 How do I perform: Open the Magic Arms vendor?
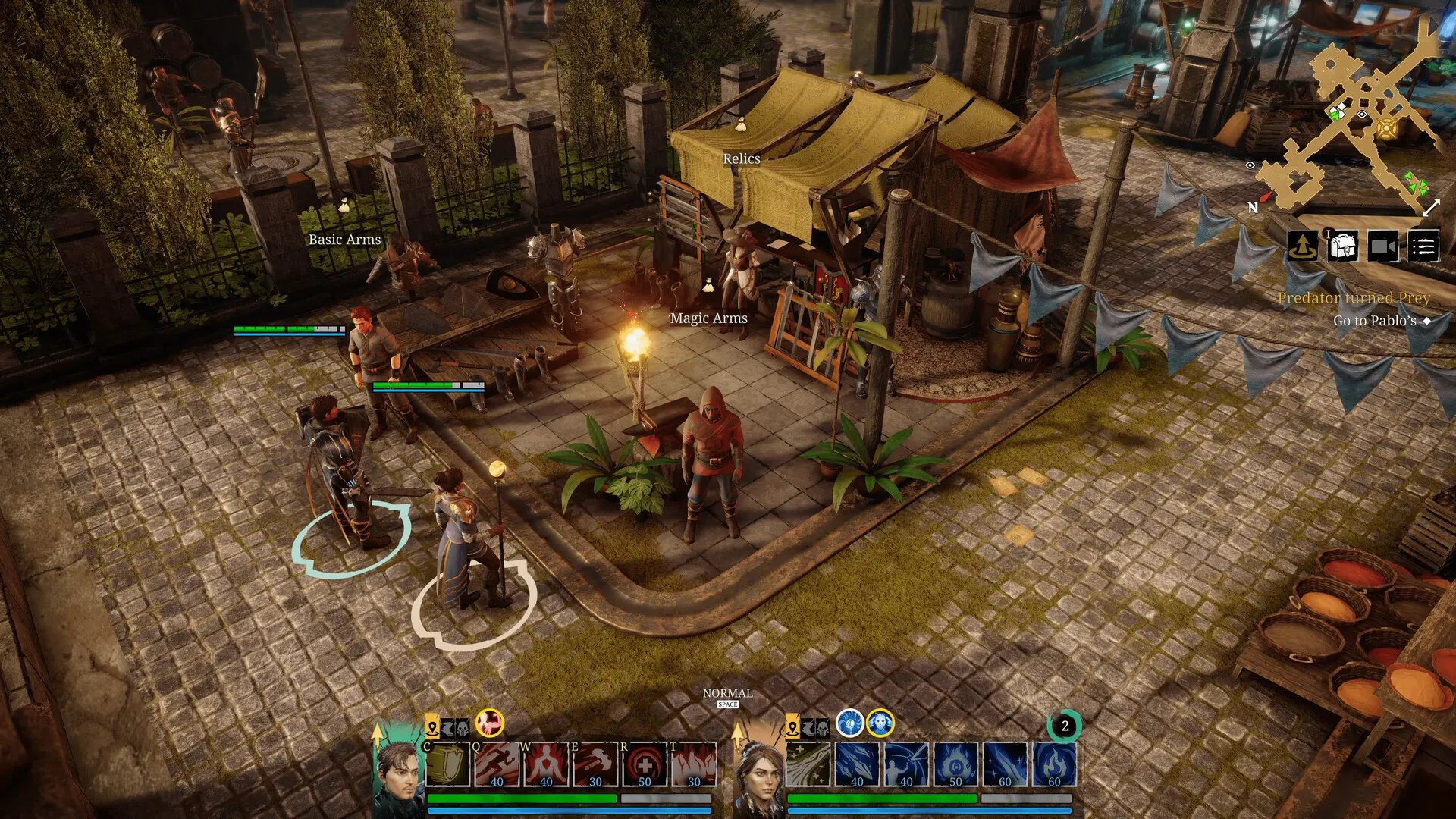pos(708,318)
